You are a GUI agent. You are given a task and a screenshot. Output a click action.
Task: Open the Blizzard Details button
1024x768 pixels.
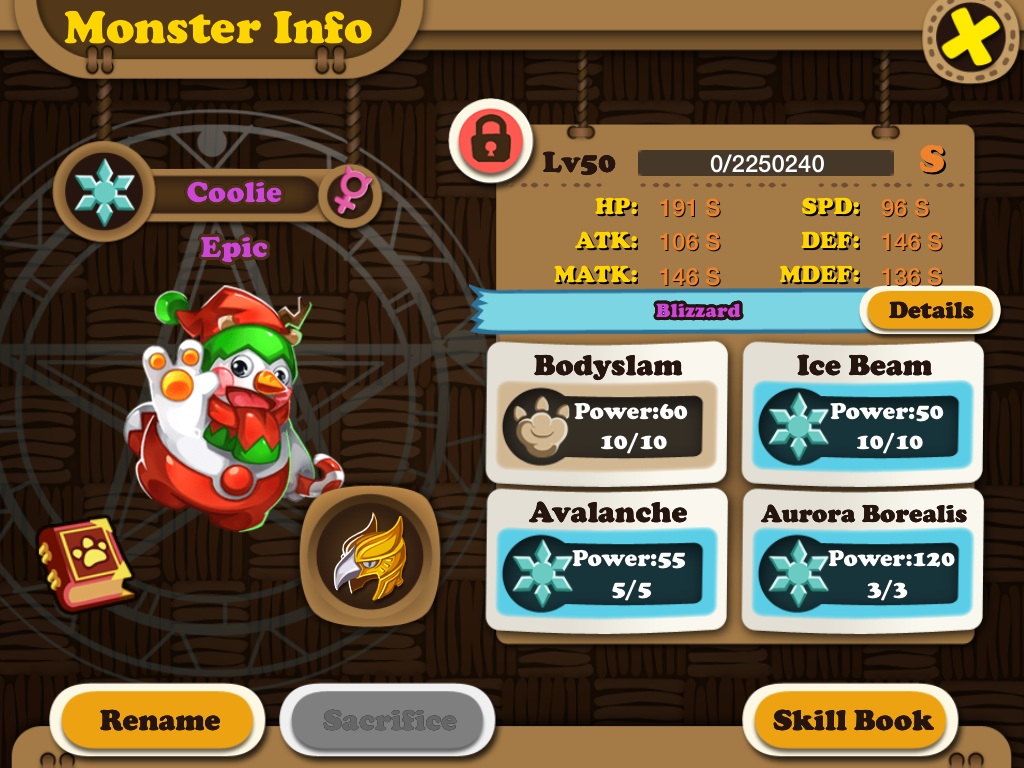(930, 310)
